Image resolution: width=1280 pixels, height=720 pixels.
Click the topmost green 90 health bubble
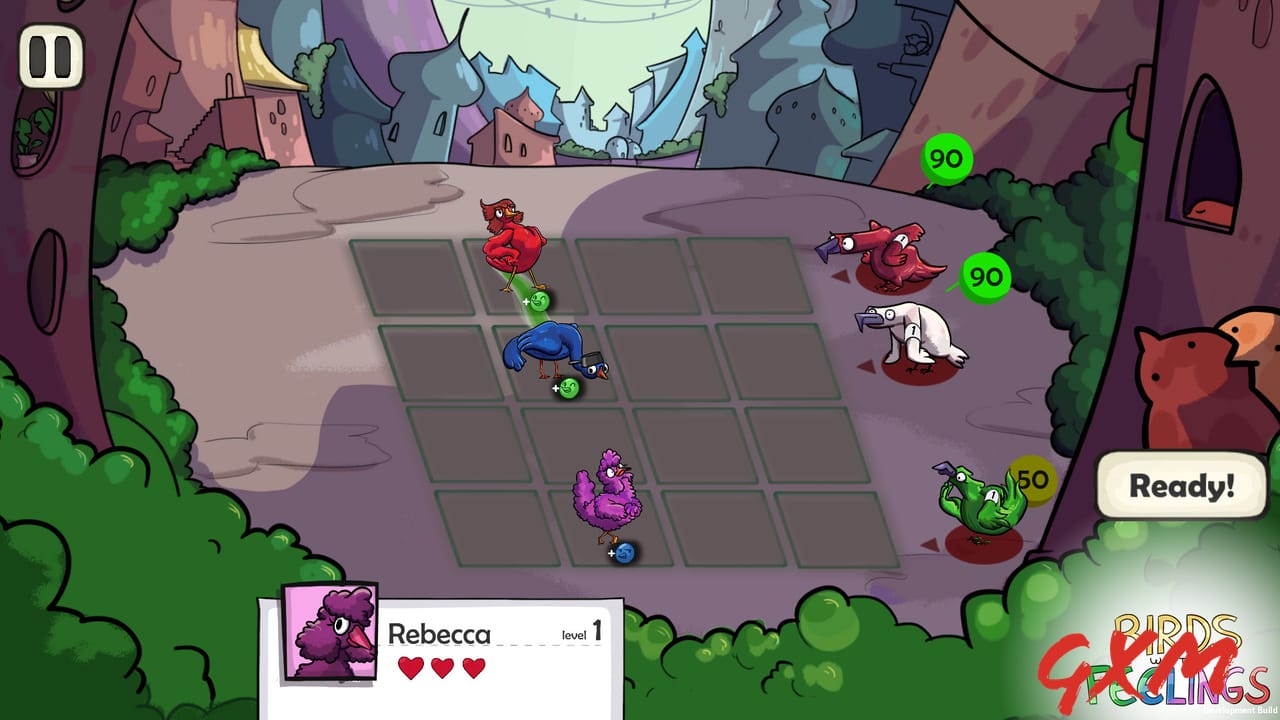pos(944,158)
